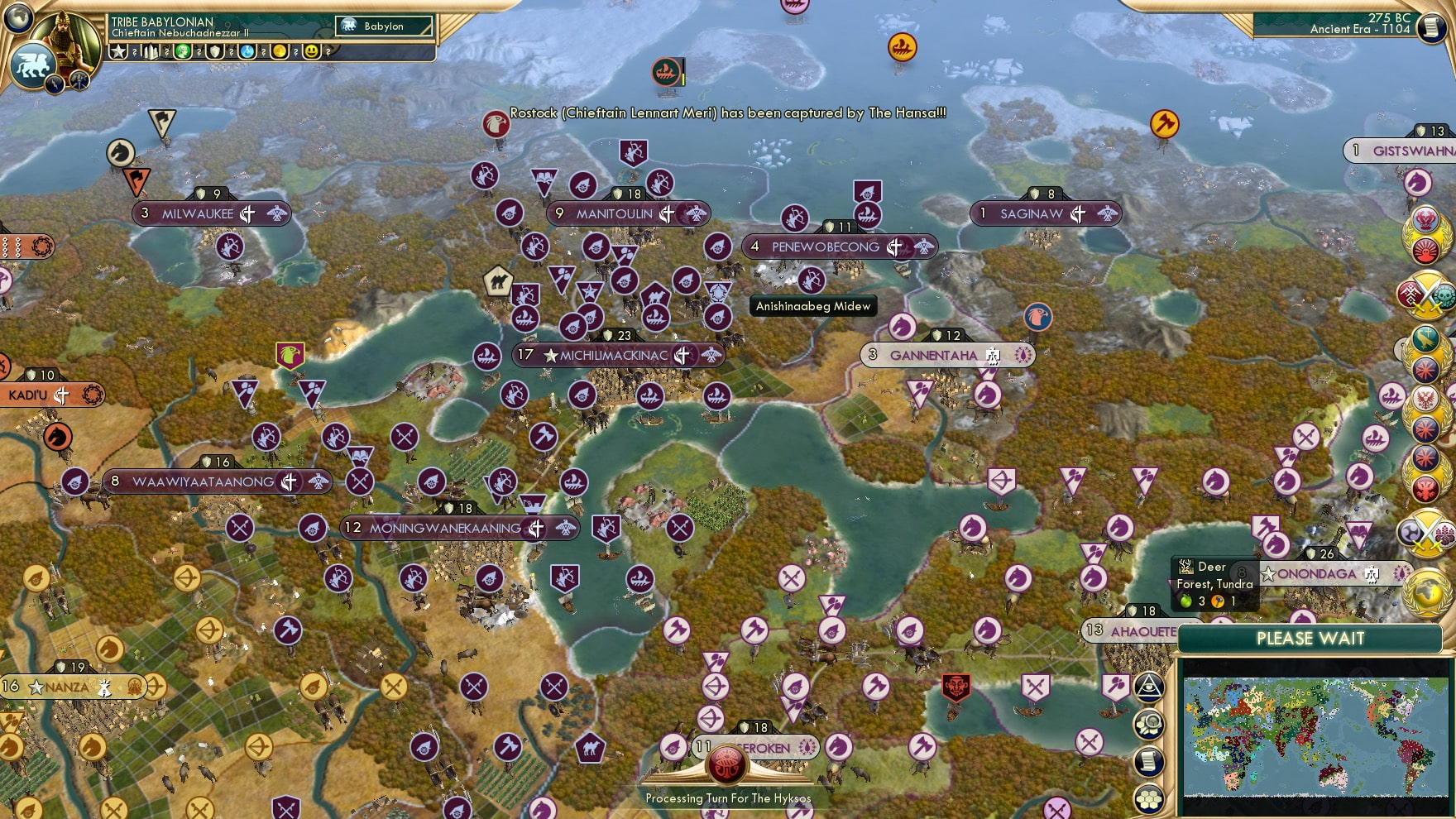This screenshot has height=819, width=1456.
Task: Toggle resource icons display beside the minimap
Action: pyautogui.click(x=1150, y=722)
